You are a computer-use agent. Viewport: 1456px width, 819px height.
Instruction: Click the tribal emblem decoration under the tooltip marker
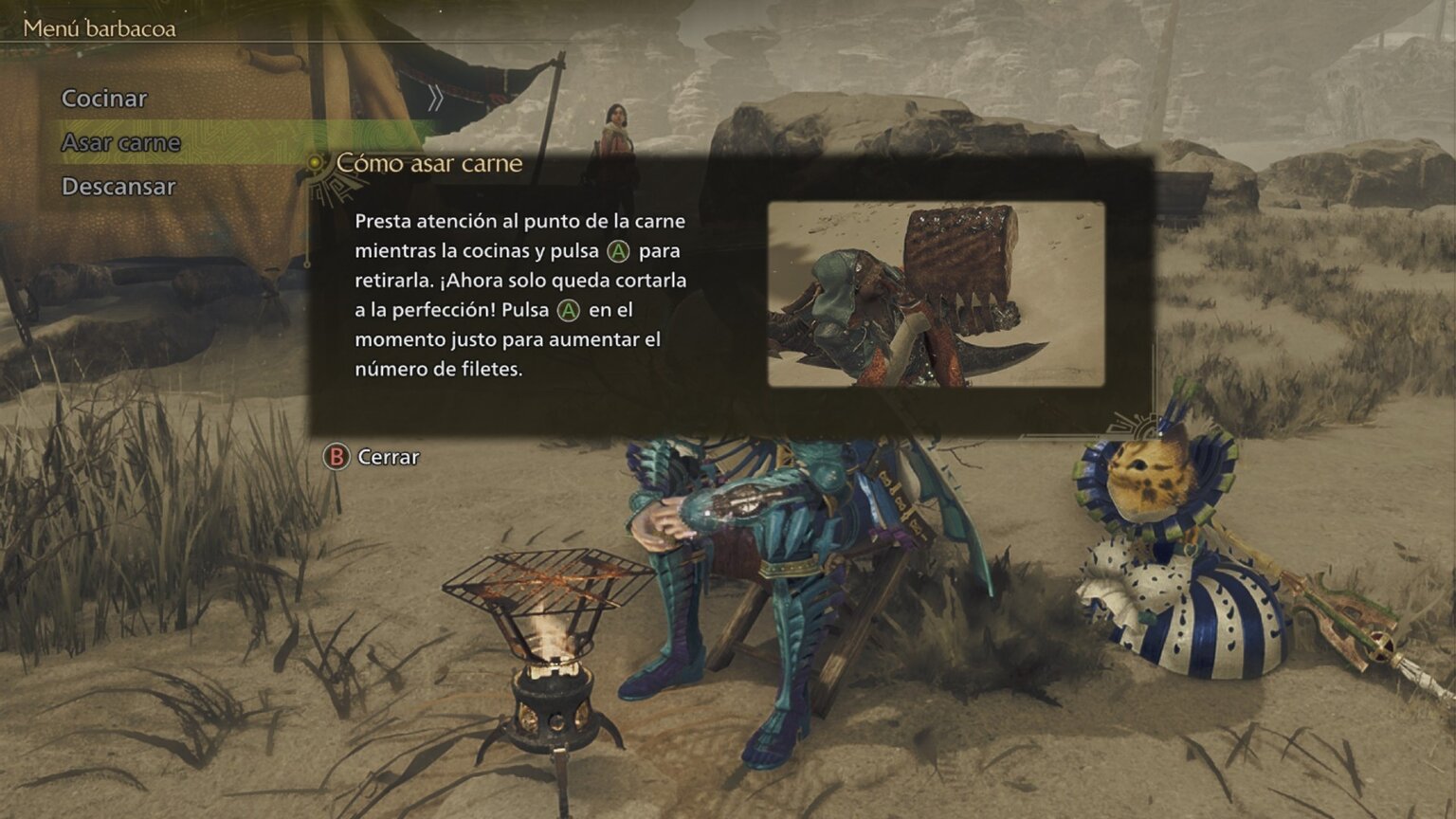click(x=332, y=190)
